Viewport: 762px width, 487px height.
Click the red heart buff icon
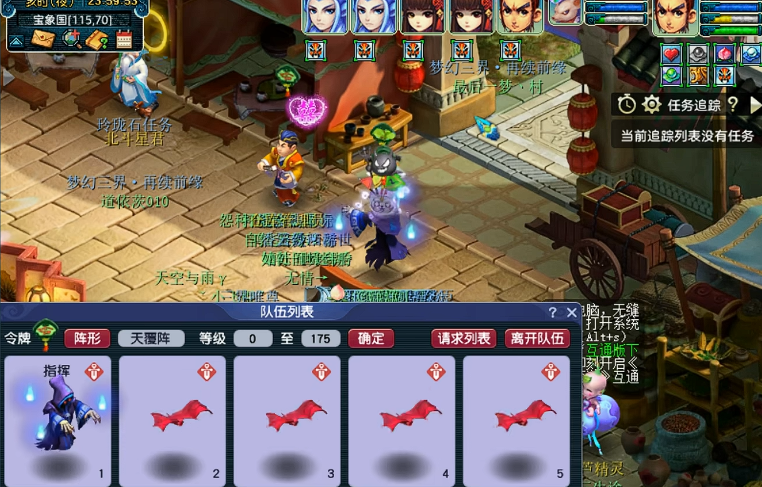672,54
